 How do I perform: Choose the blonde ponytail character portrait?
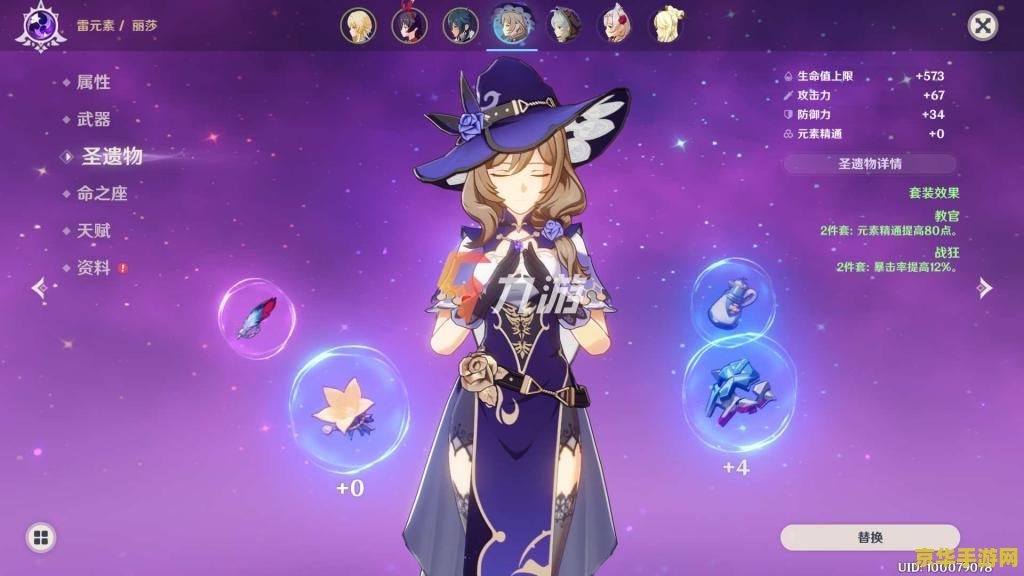[668, 25]
